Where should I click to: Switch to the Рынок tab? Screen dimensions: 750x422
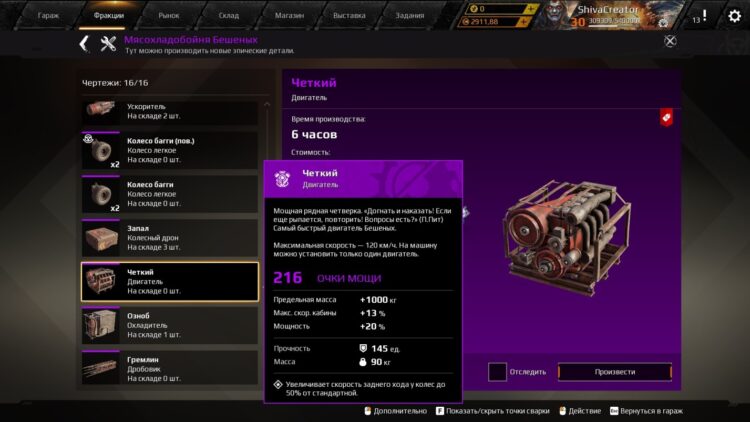[170, 16]
